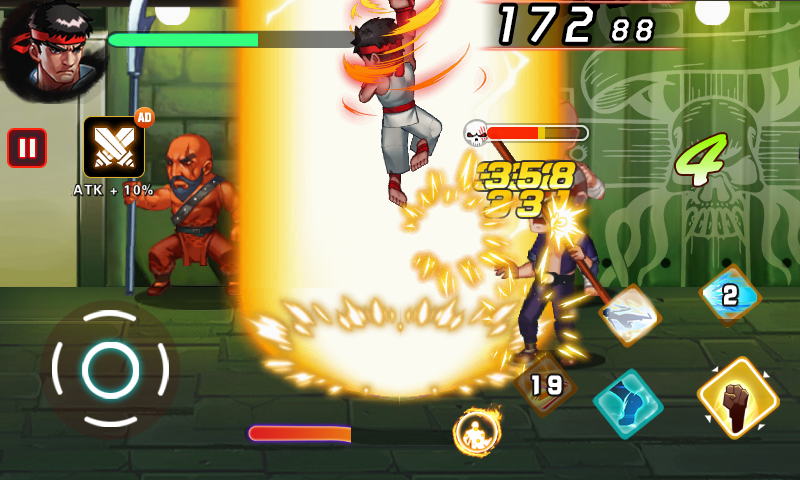Tap the skill on 19 cooldown

[546, 383]
